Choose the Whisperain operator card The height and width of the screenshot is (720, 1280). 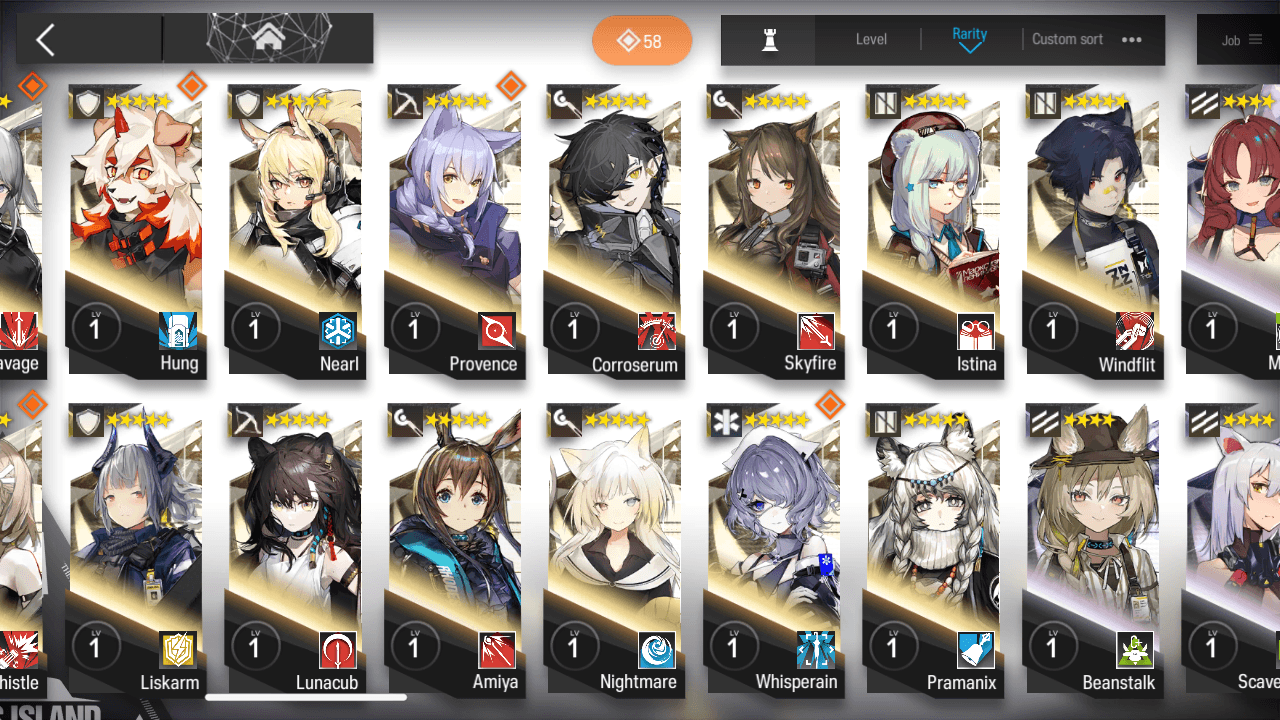pos(774,550)
